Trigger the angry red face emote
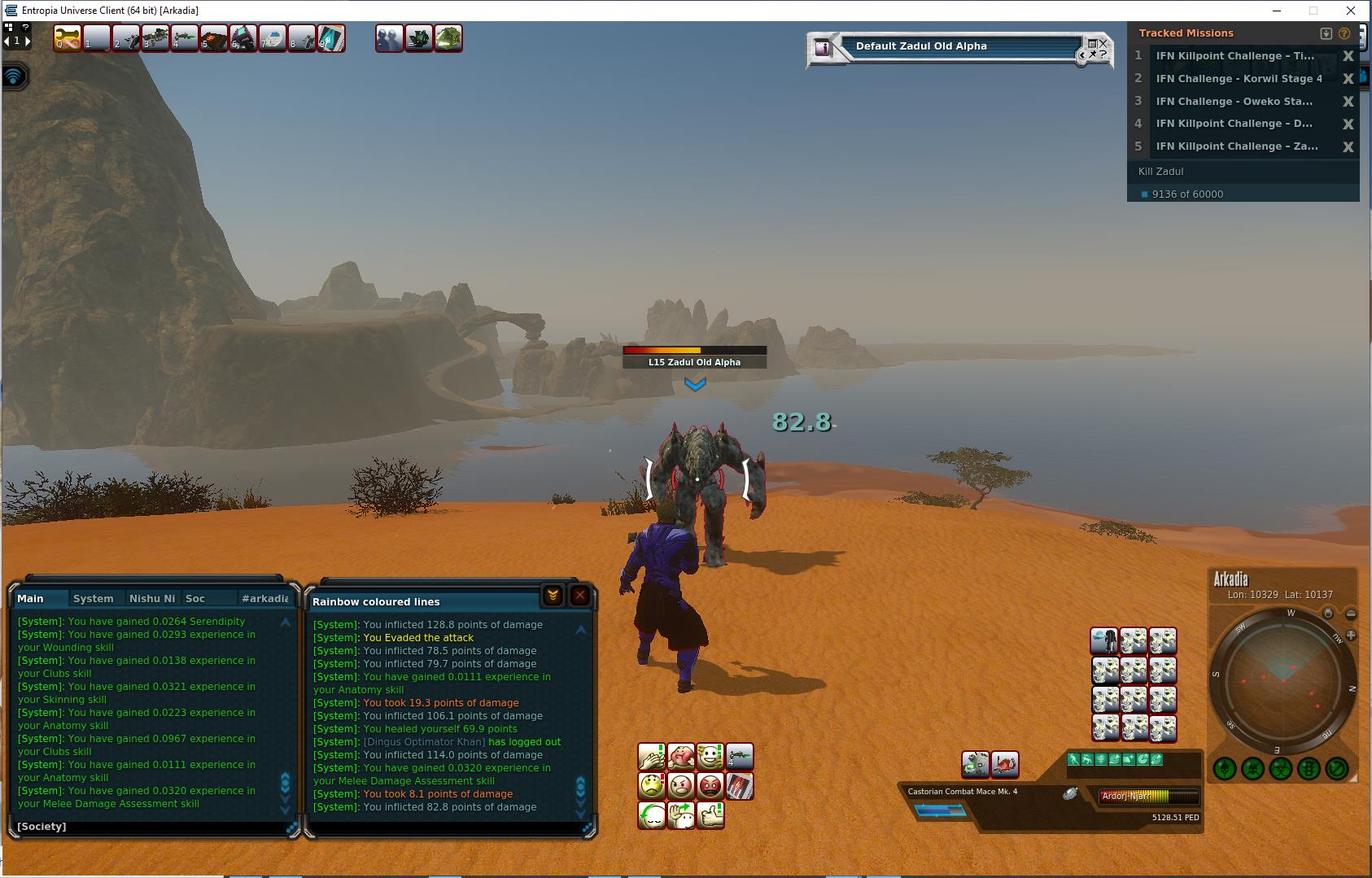1372x878 pixels. (x=710, y=786)
